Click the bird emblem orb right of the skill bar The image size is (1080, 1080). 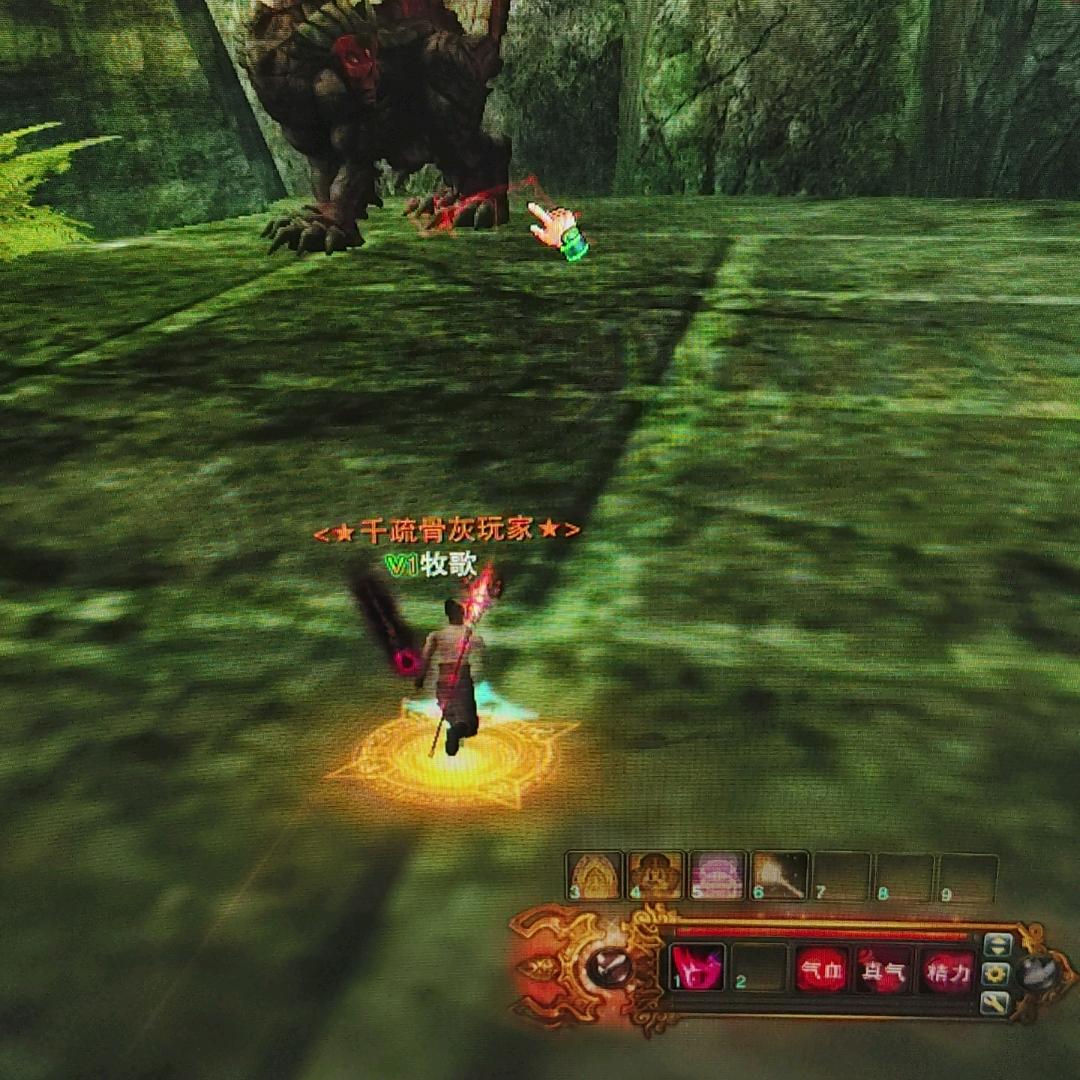tap(1039, 973)
